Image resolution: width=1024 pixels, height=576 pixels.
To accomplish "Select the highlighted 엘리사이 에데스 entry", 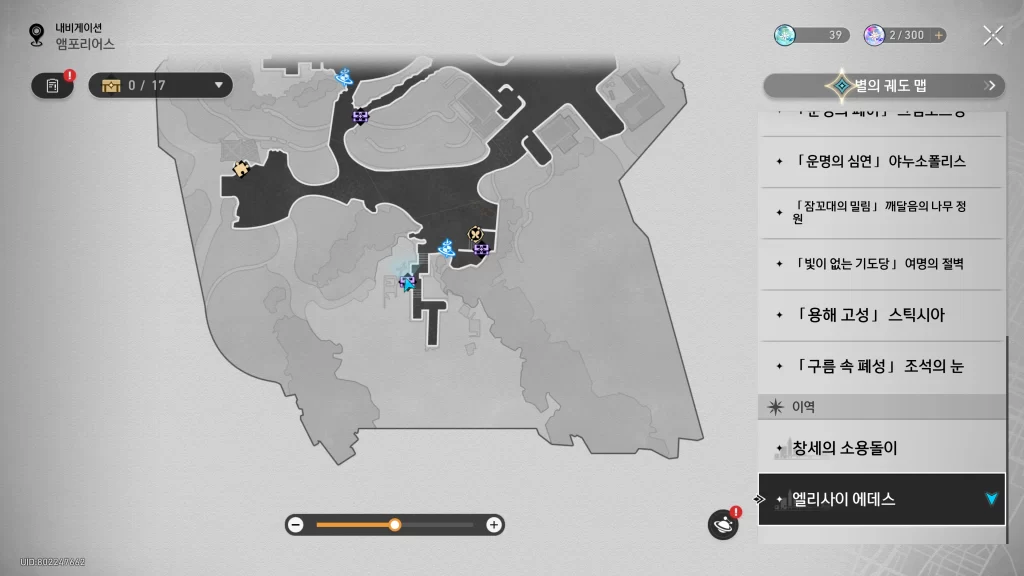I will coord(880,498).
